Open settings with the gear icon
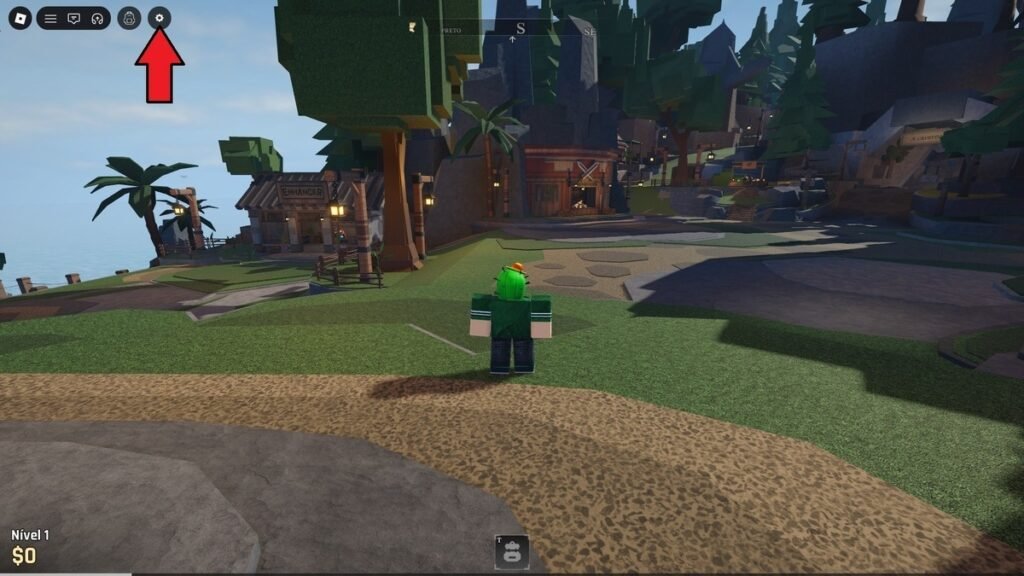1024x576 pixels. [159, 18]
